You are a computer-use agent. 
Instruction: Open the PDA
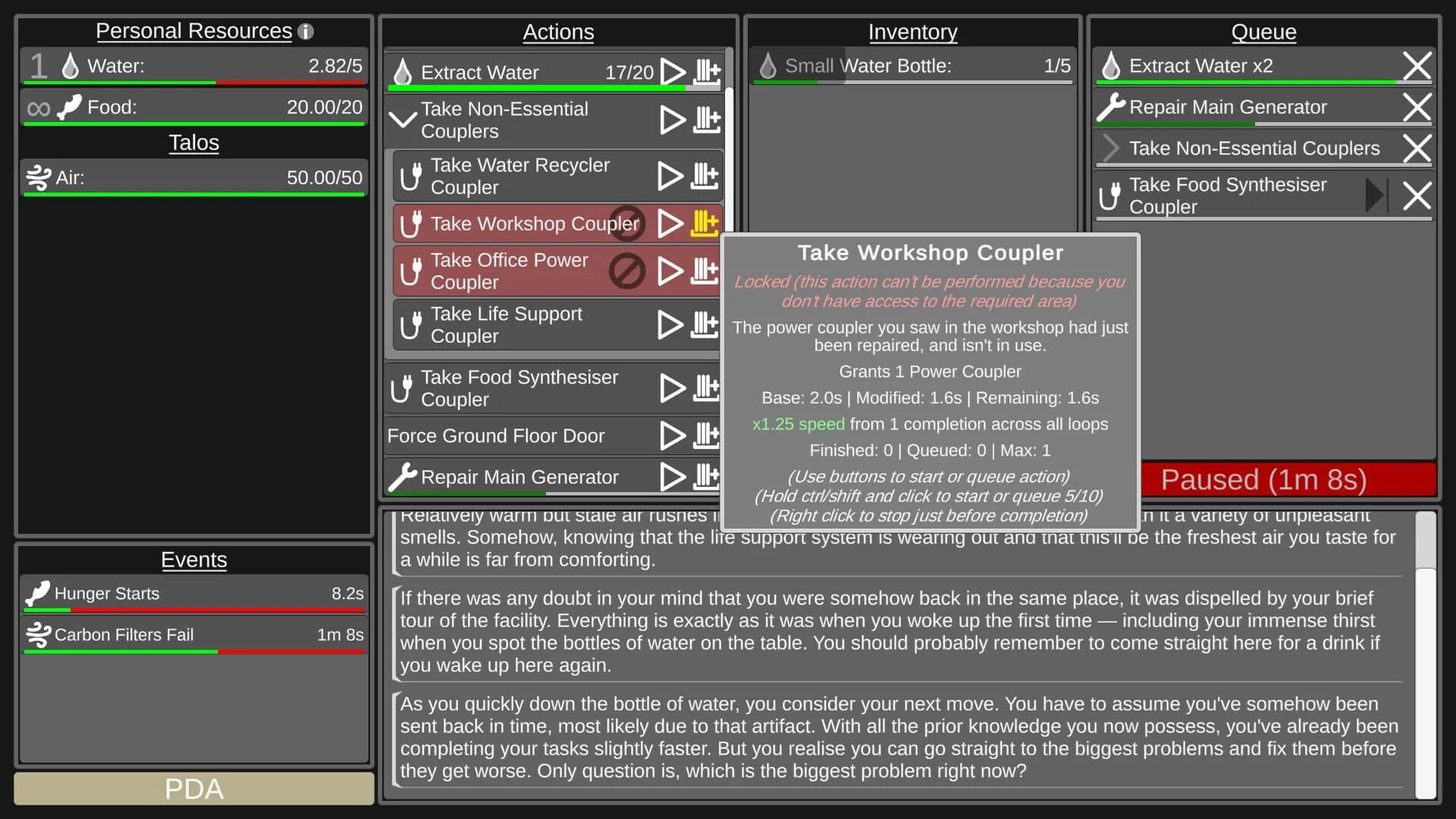[x=193, y=789]
